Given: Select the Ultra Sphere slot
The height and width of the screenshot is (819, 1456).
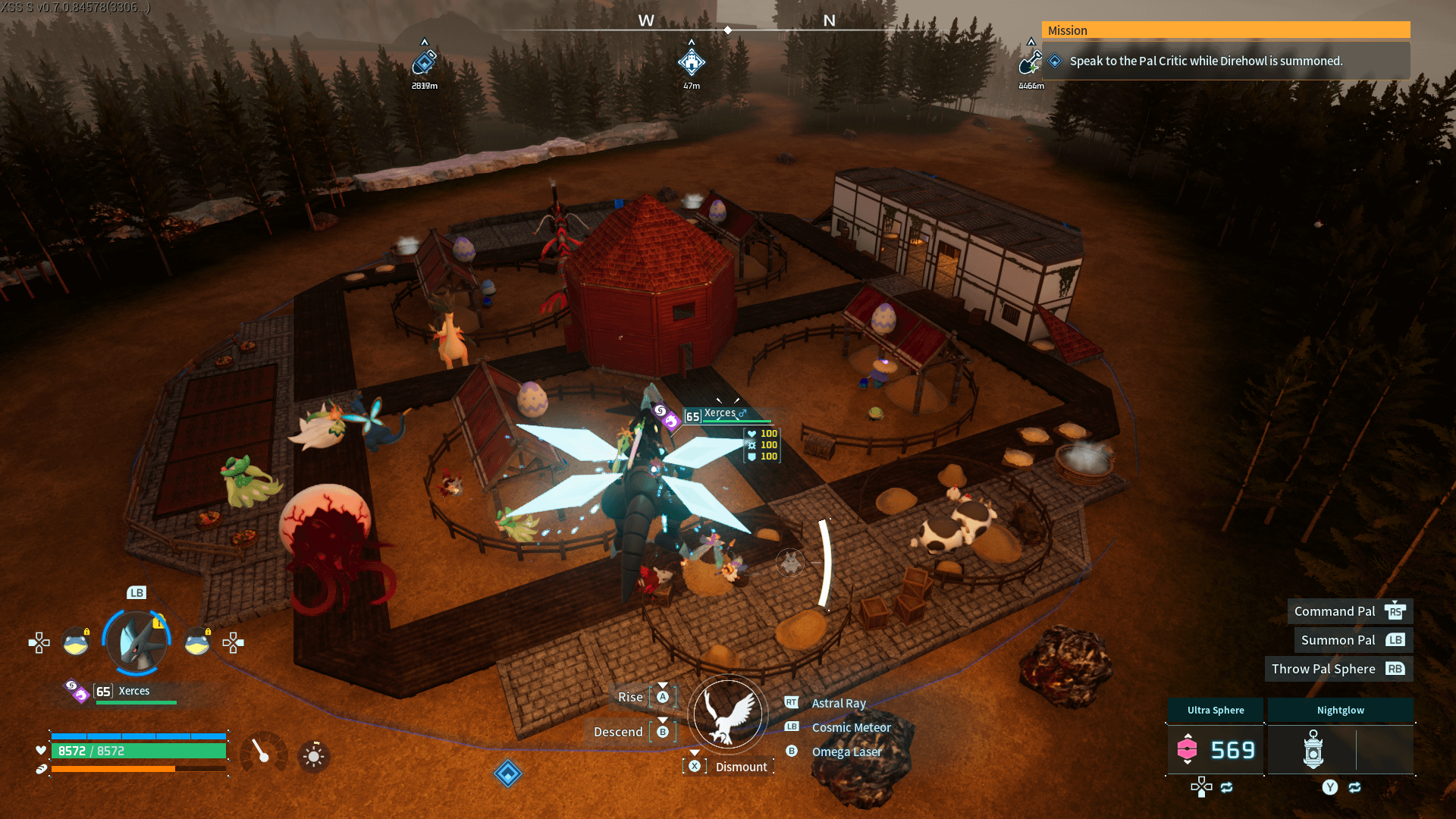Looking at the screenshot, I should (1215, 749).
